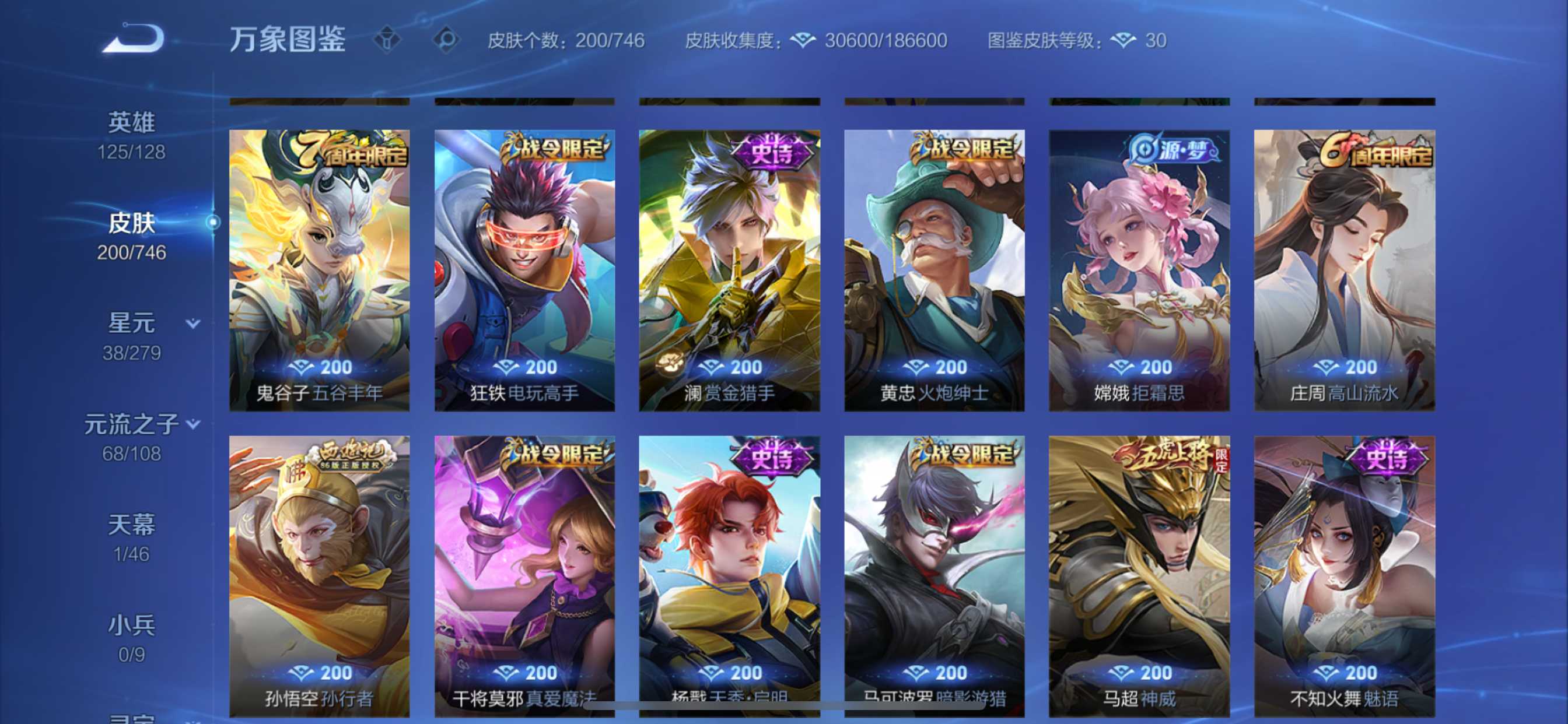Image resolution: width=1568 pixels, height=724 pixels.
Task: Click the gem icon beside 皮肤收集度
Action: pos(803,40)
